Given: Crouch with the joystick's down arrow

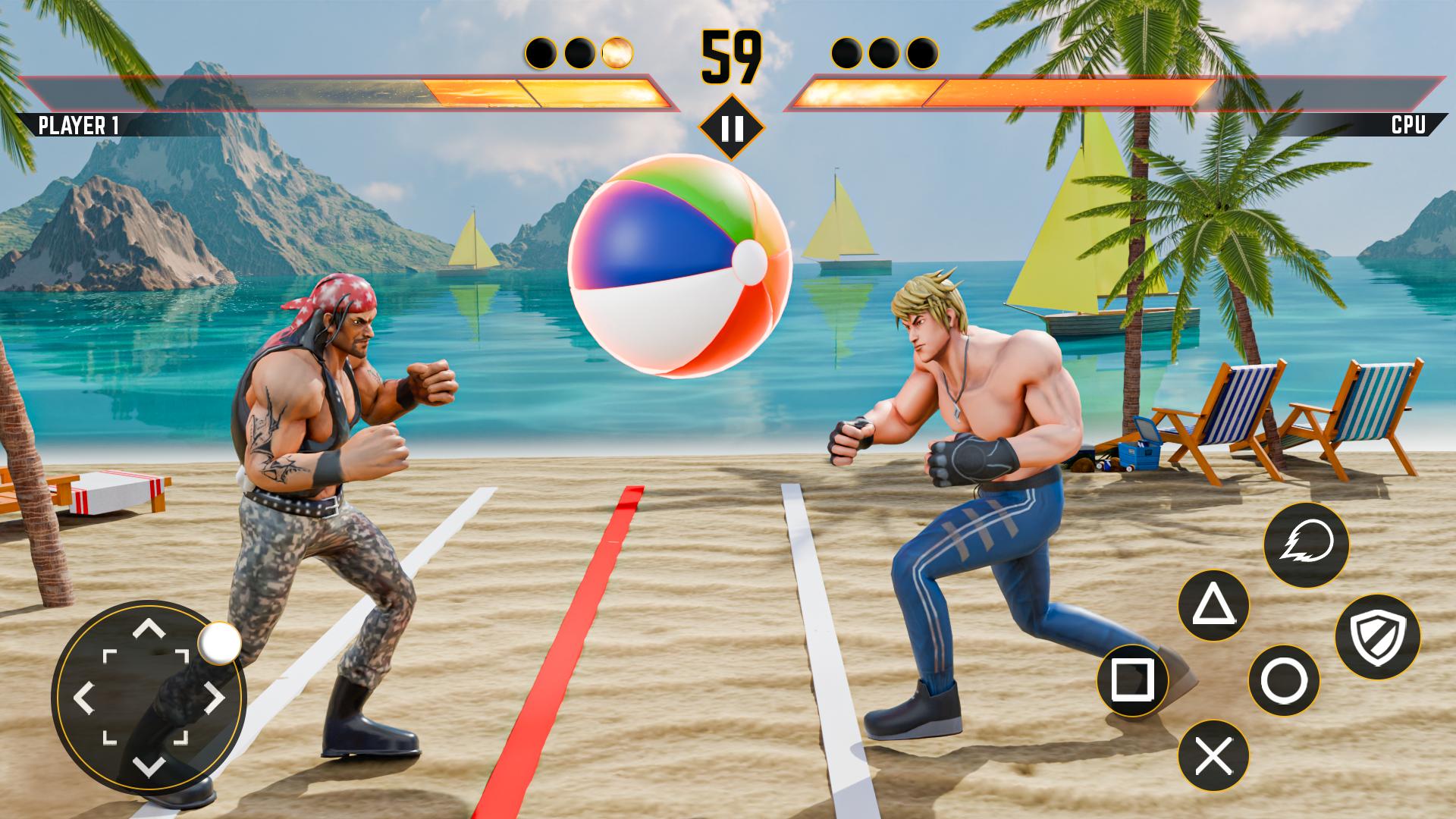Looking at the screenshot, I should click(x=149, y=764).
